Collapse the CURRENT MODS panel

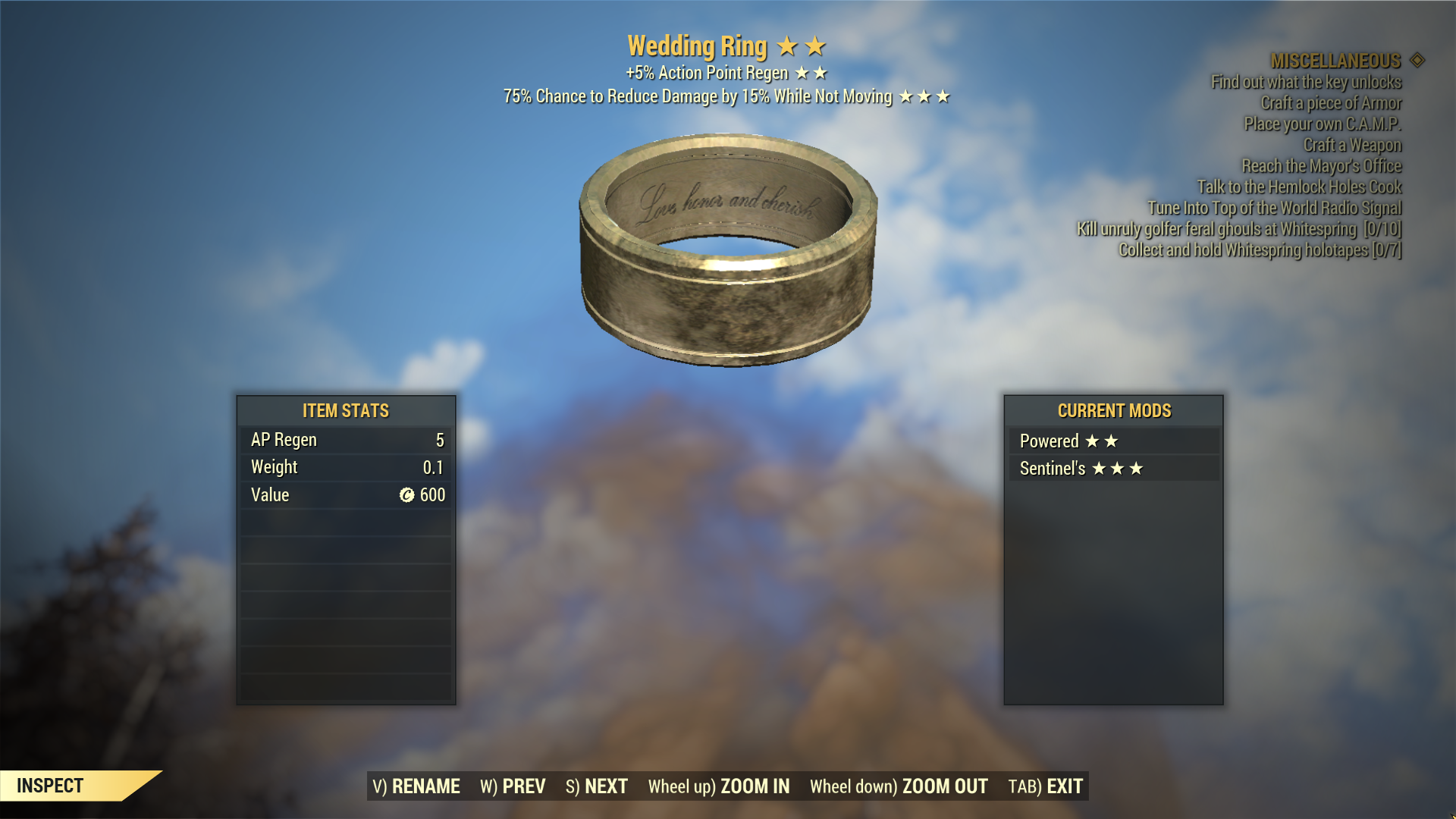coord(1113,411)
